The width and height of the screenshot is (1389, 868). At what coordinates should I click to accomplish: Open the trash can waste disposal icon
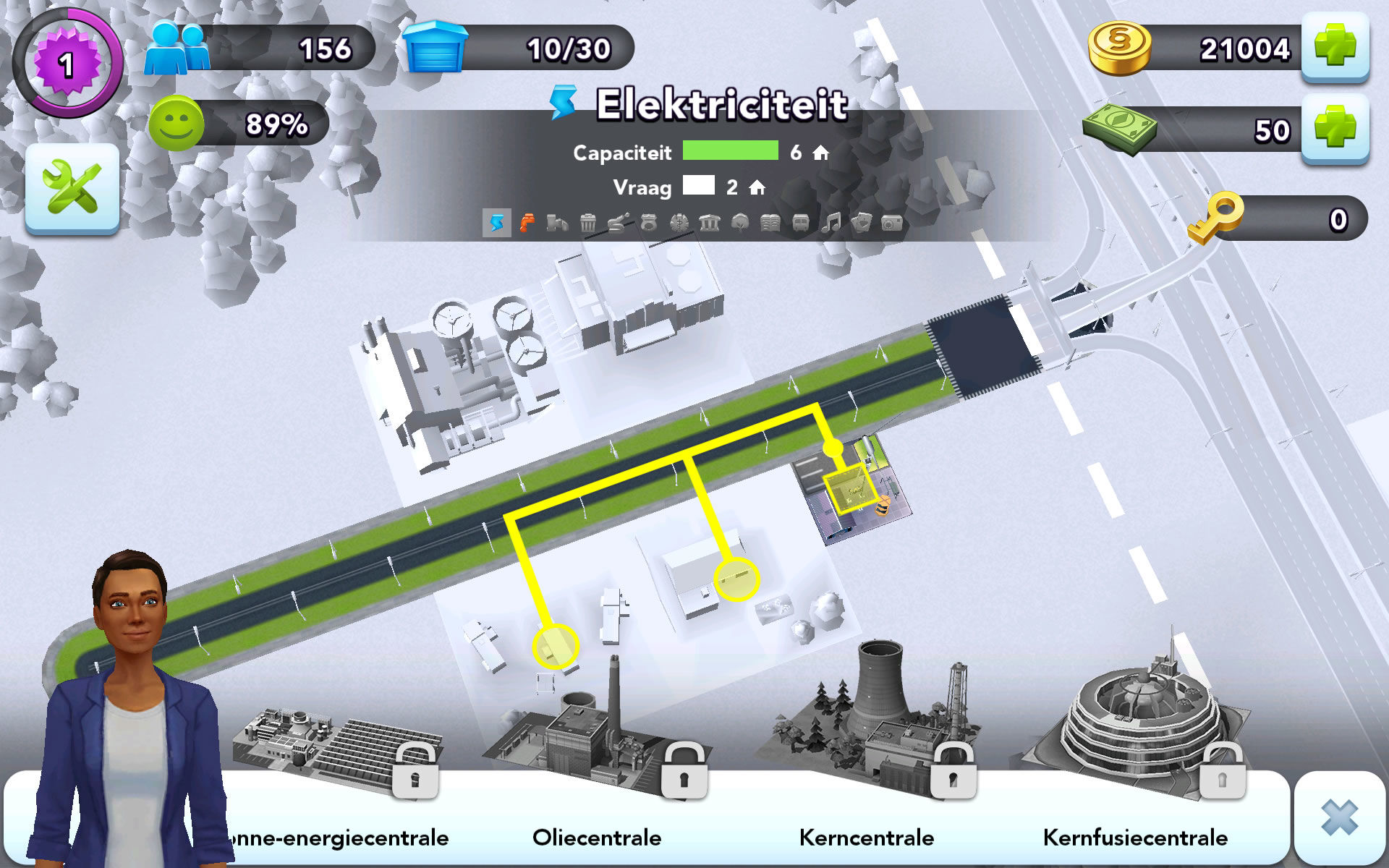pyautogui.click(x=587, y=223)
